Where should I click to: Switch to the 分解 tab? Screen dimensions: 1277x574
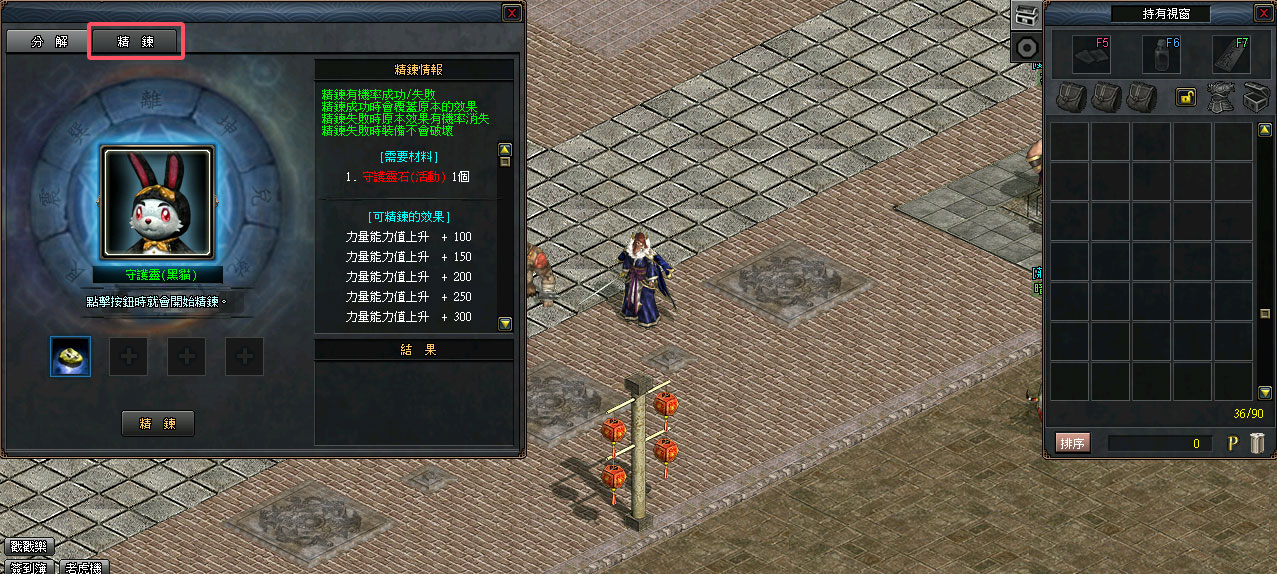tap(47, 41)
